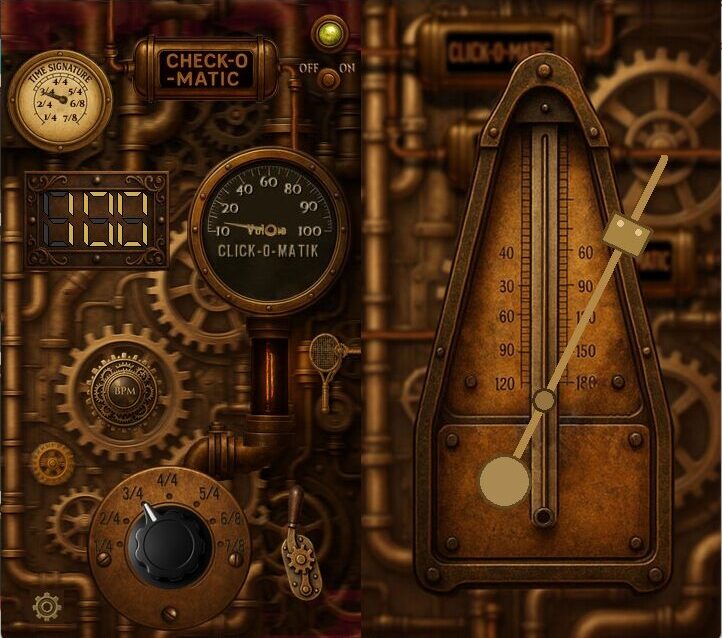Click the digital BPM number display

97,220
